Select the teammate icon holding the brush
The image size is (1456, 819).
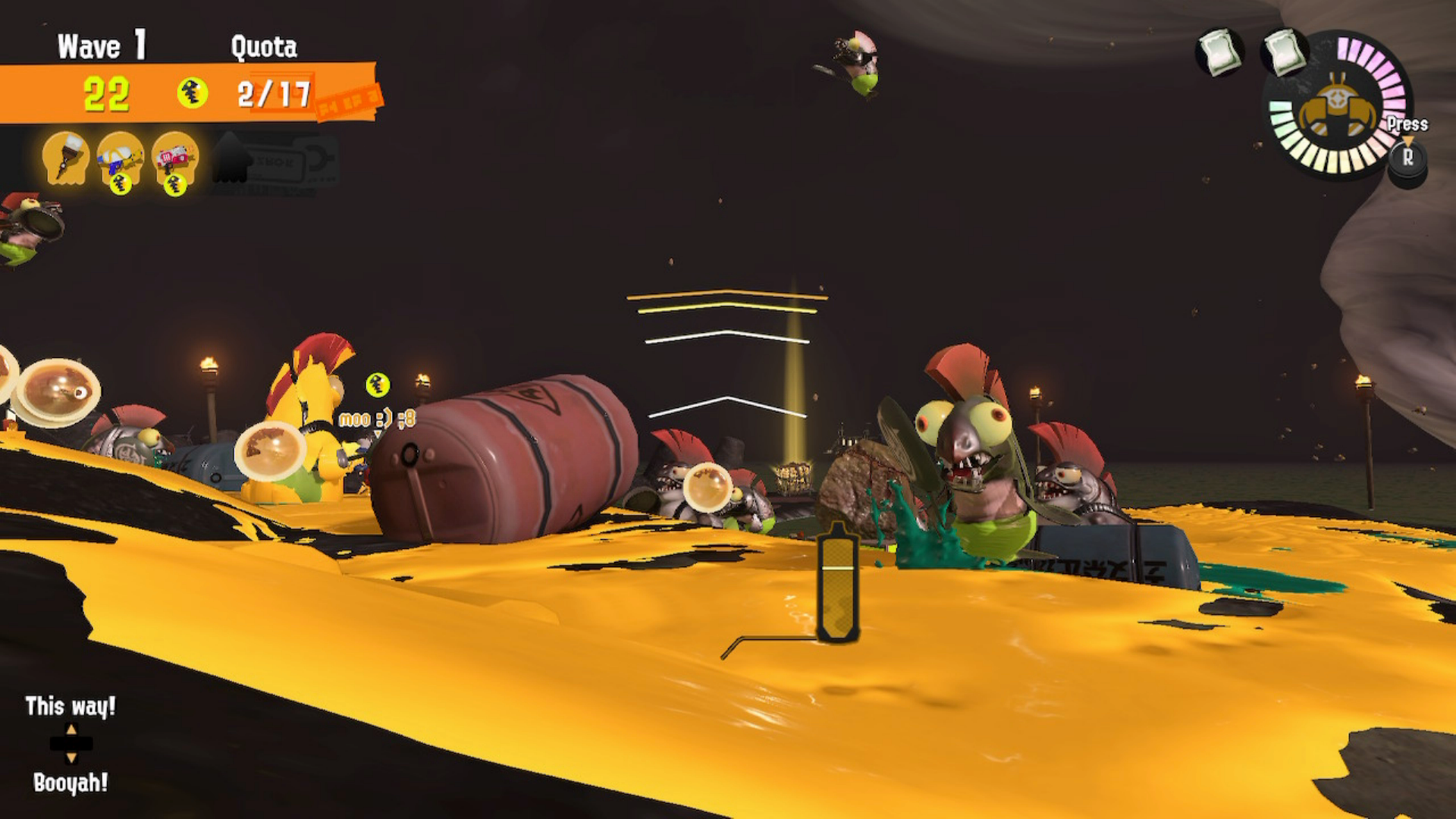(66, 157)
